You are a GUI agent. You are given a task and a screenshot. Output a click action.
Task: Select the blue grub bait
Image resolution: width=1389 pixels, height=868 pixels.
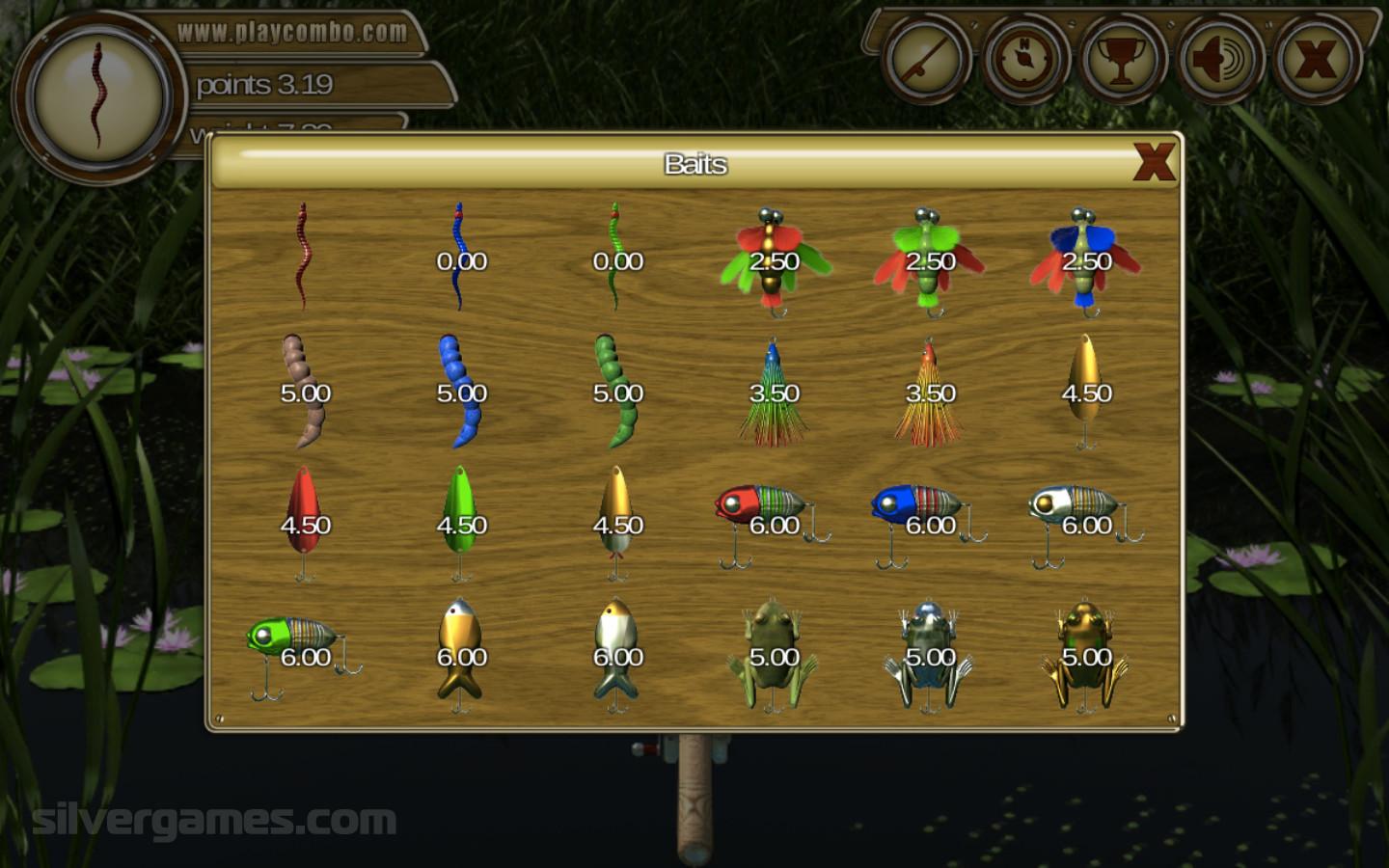[x=461, y=392]
